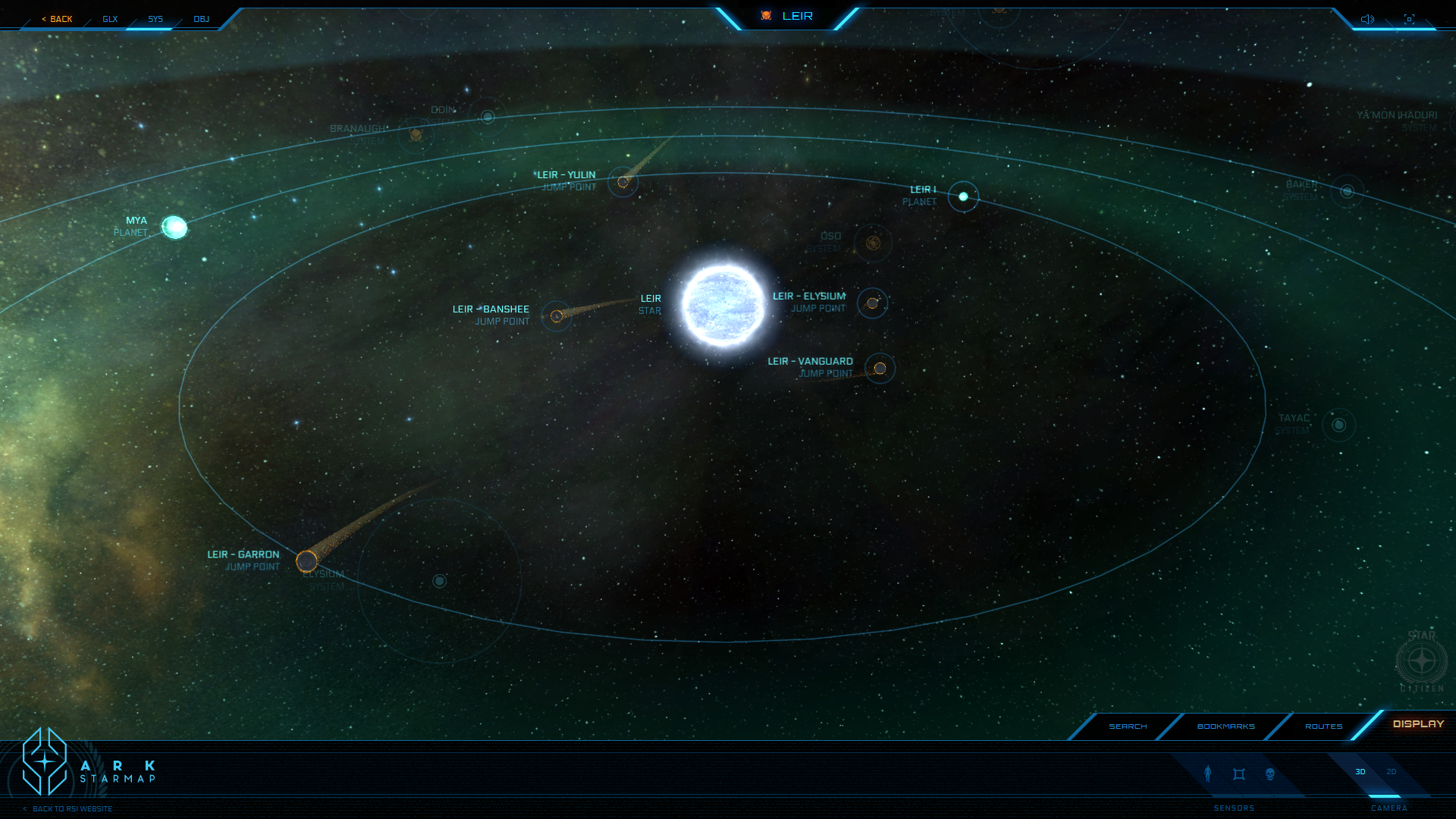Switch to the GLX galaxy view
Viewport: 1456px width, 819px height.
pyautogui.click(x=110, y=19)
